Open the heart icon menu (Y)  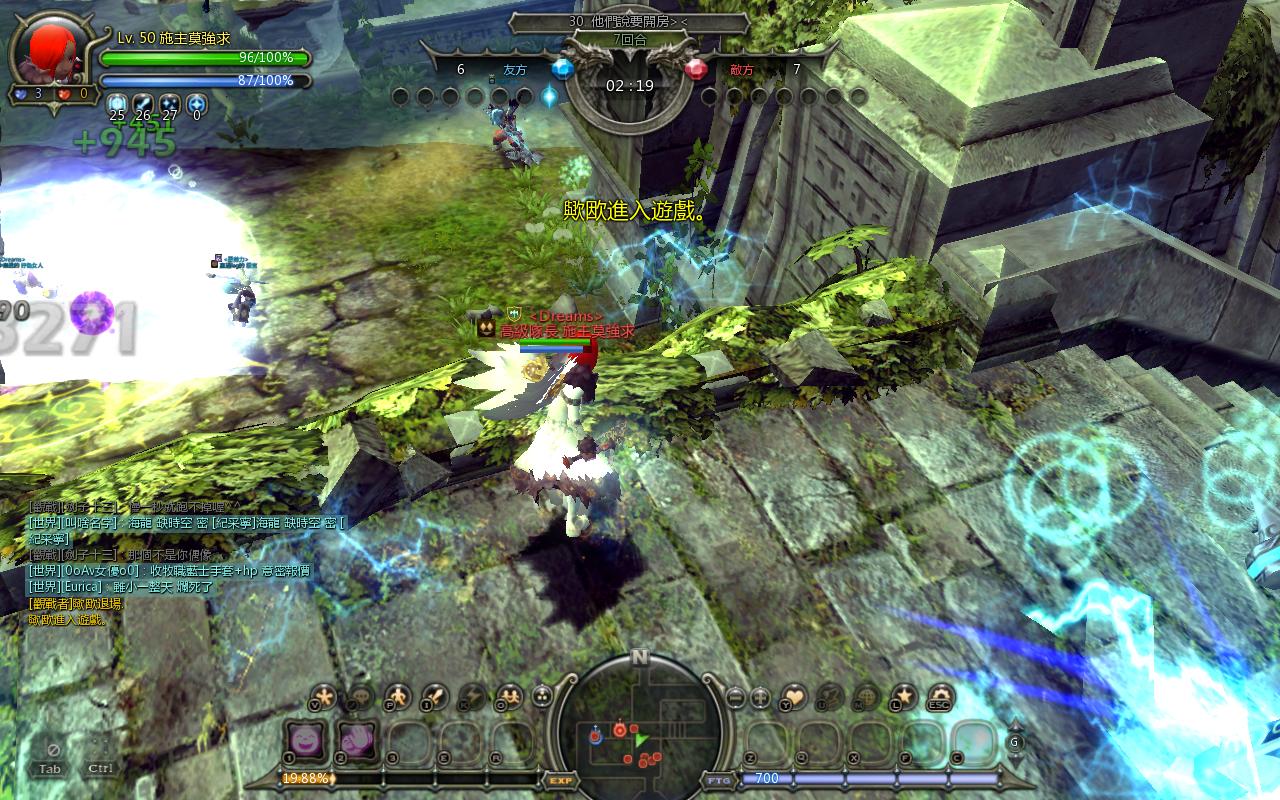pos(793,697)
